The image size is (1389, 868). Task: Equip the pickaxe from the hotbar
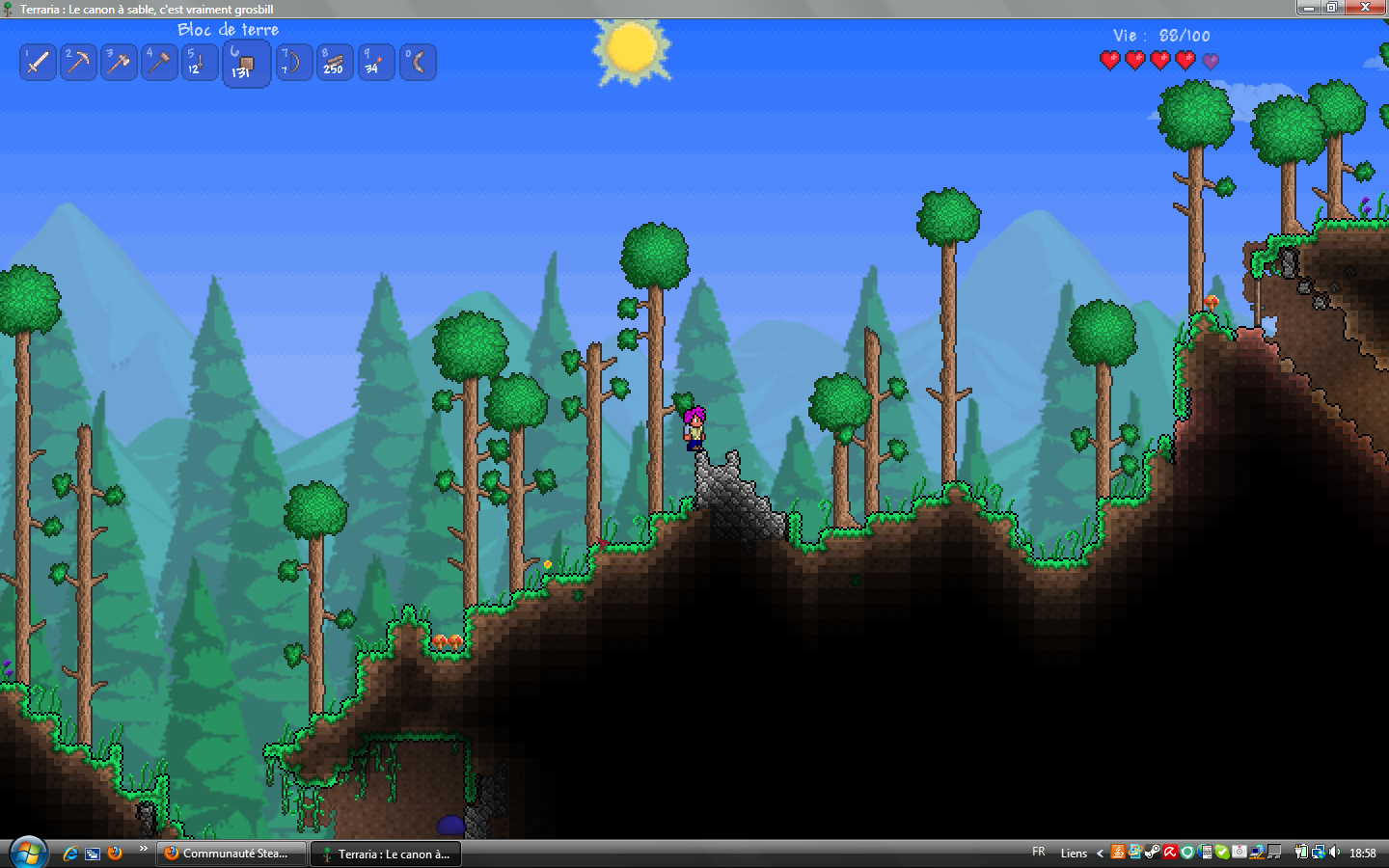click(x=78, y=63)
